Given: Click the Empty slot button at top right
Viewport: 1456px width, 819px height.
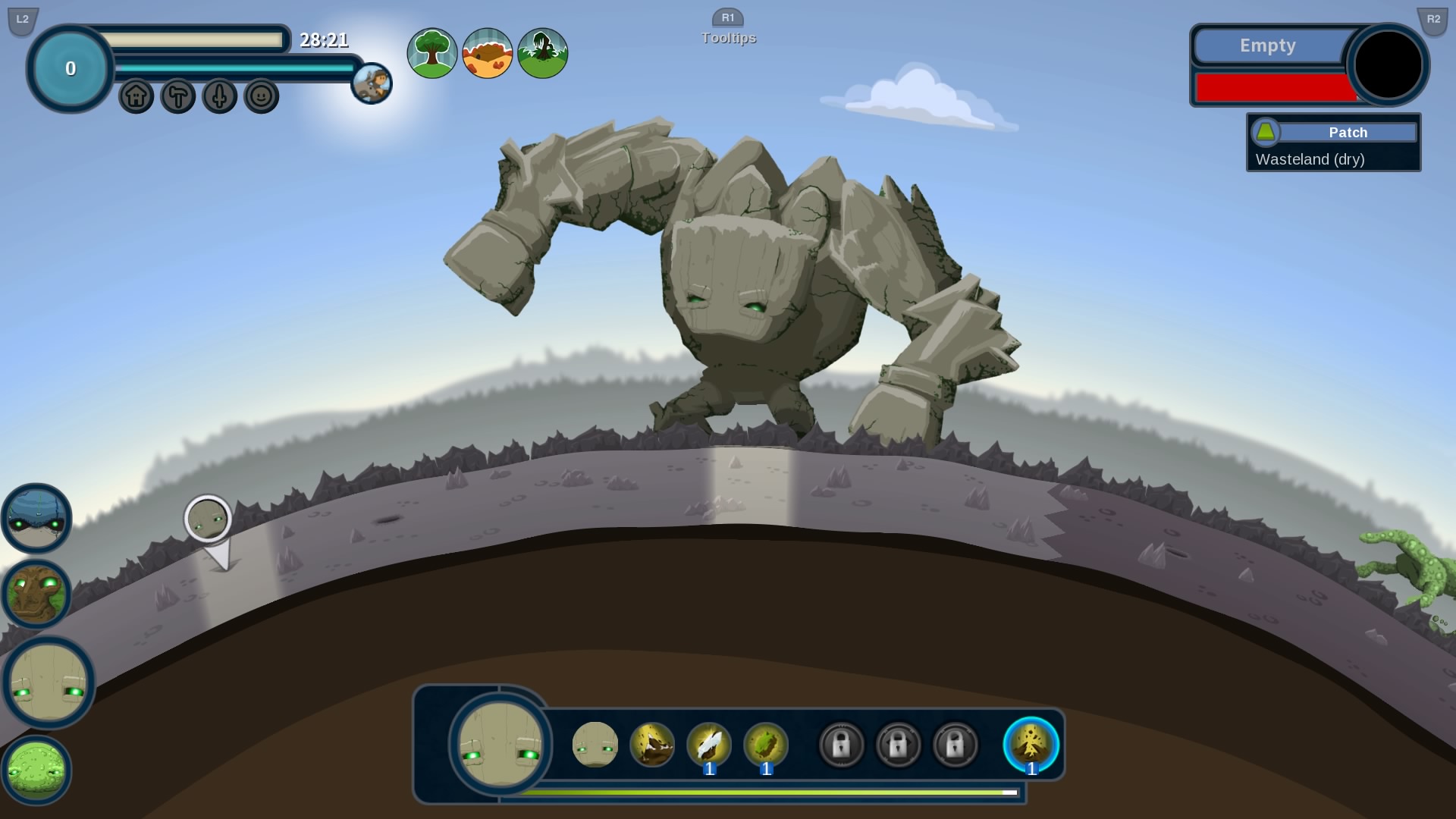Looking at the screenshot, I should tap(1267, 45).
